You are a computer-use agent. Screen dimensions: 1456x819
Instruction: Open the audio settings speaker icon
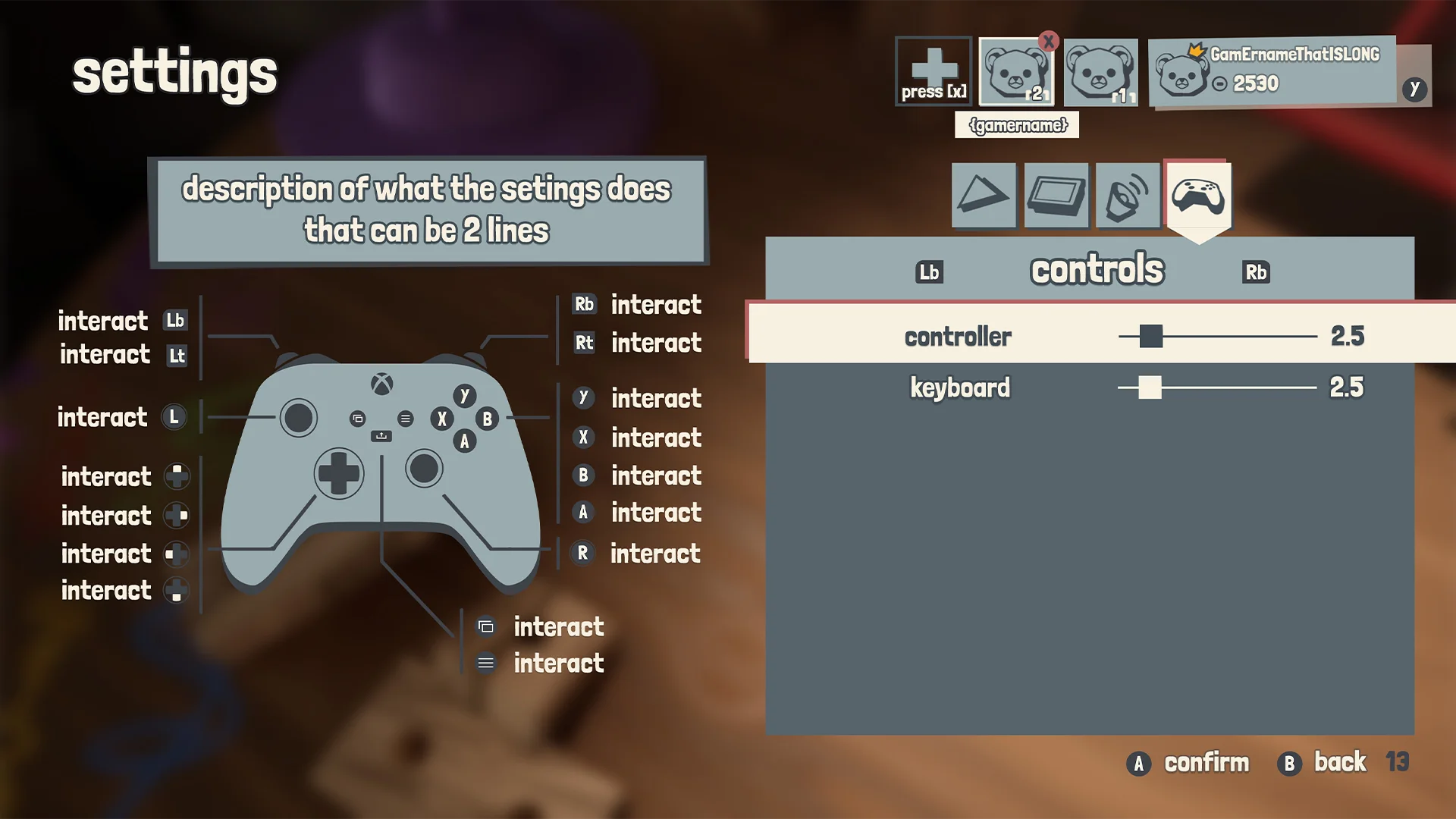click(1128, 196)
